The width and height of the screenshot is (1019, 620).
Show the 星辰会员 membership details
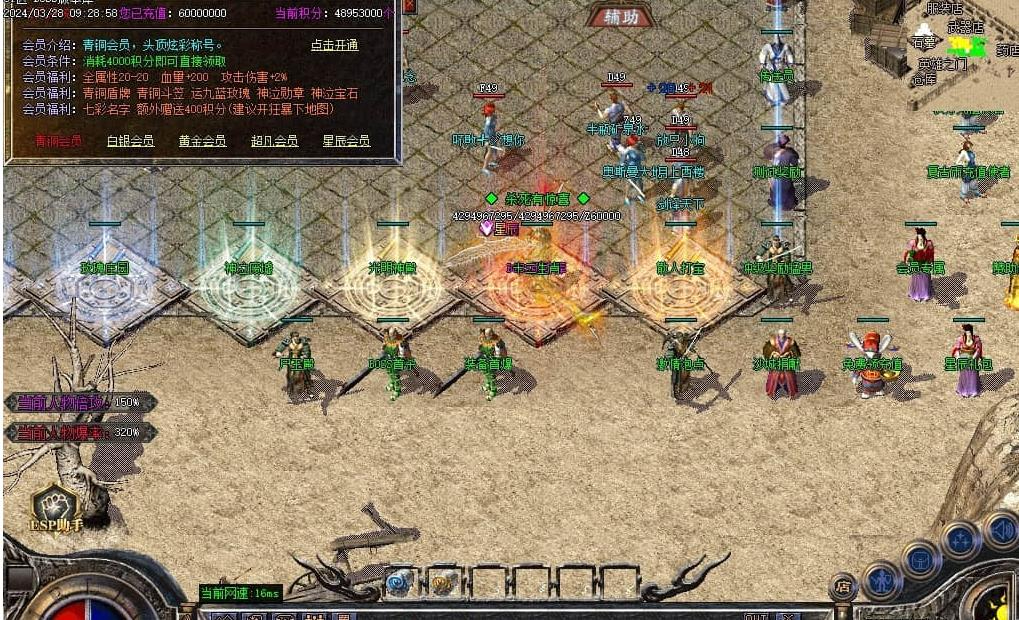[x=346, y=141]
